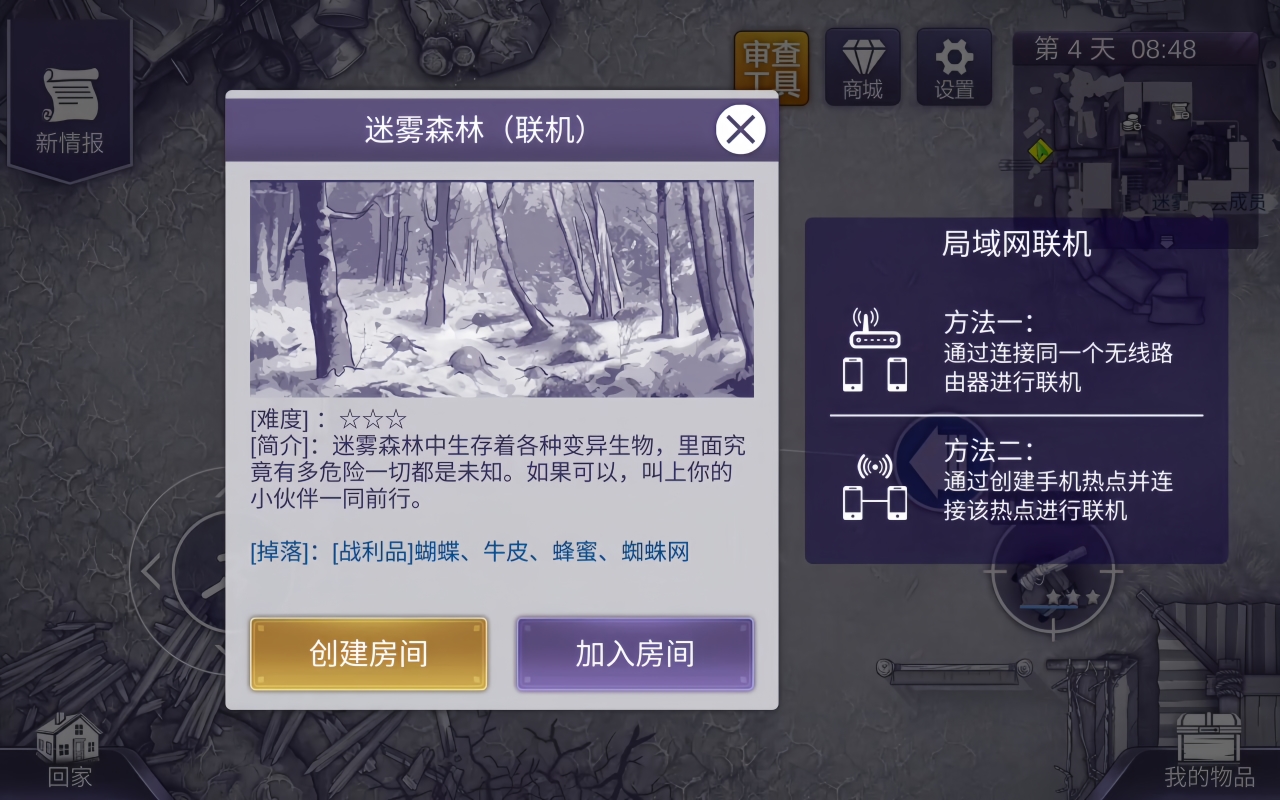Image resolution: width=1280 pixels, height=800 pixels.
Task: Open the 商城 gem shop
Action: (862, 66)
